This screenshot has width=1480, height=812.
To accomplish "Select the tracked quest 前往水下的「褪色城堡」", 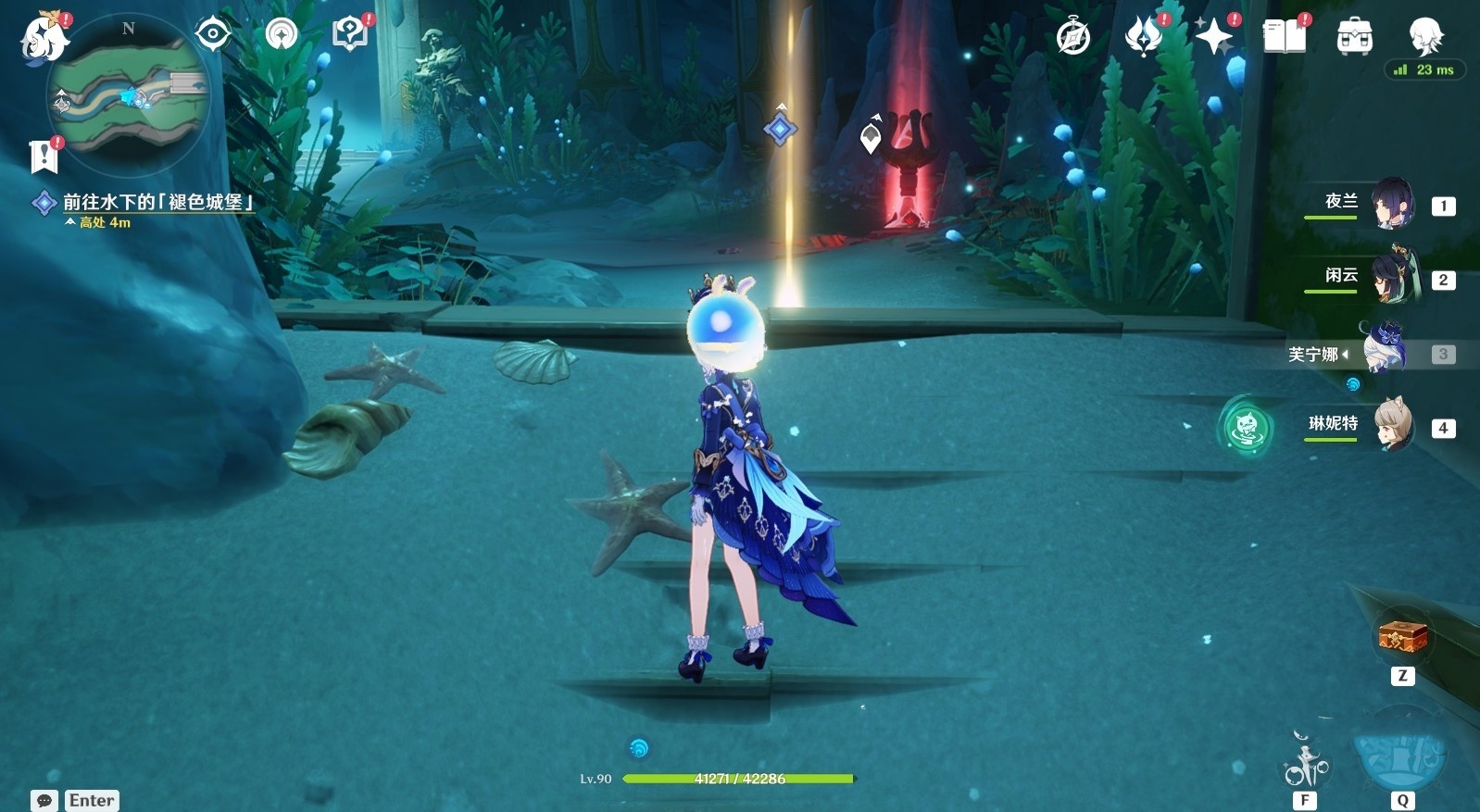I will (157, 202).
